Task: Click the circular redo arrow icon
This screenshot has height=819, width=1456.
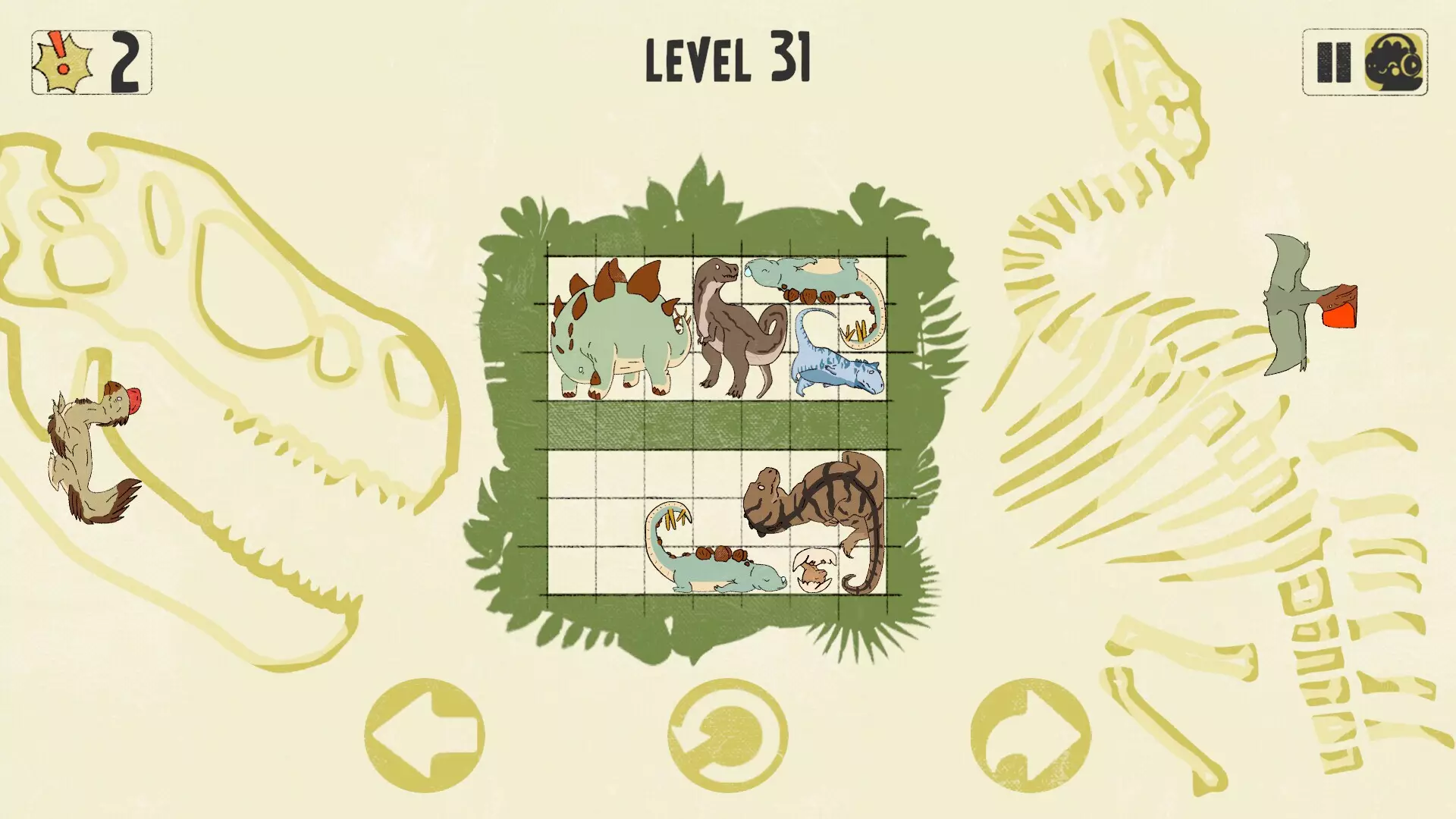Action: click(x=726, y=732)
